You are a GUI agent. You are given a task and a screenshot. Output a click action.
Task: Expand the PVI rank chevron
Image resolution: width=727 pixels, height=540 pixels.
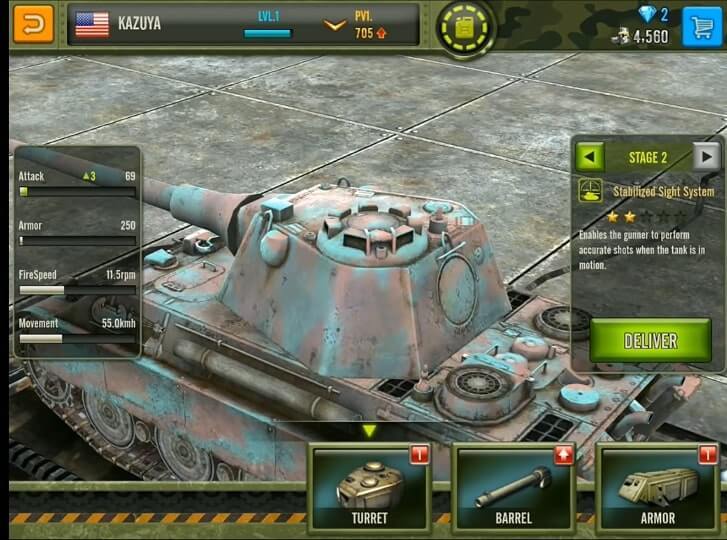335,25
